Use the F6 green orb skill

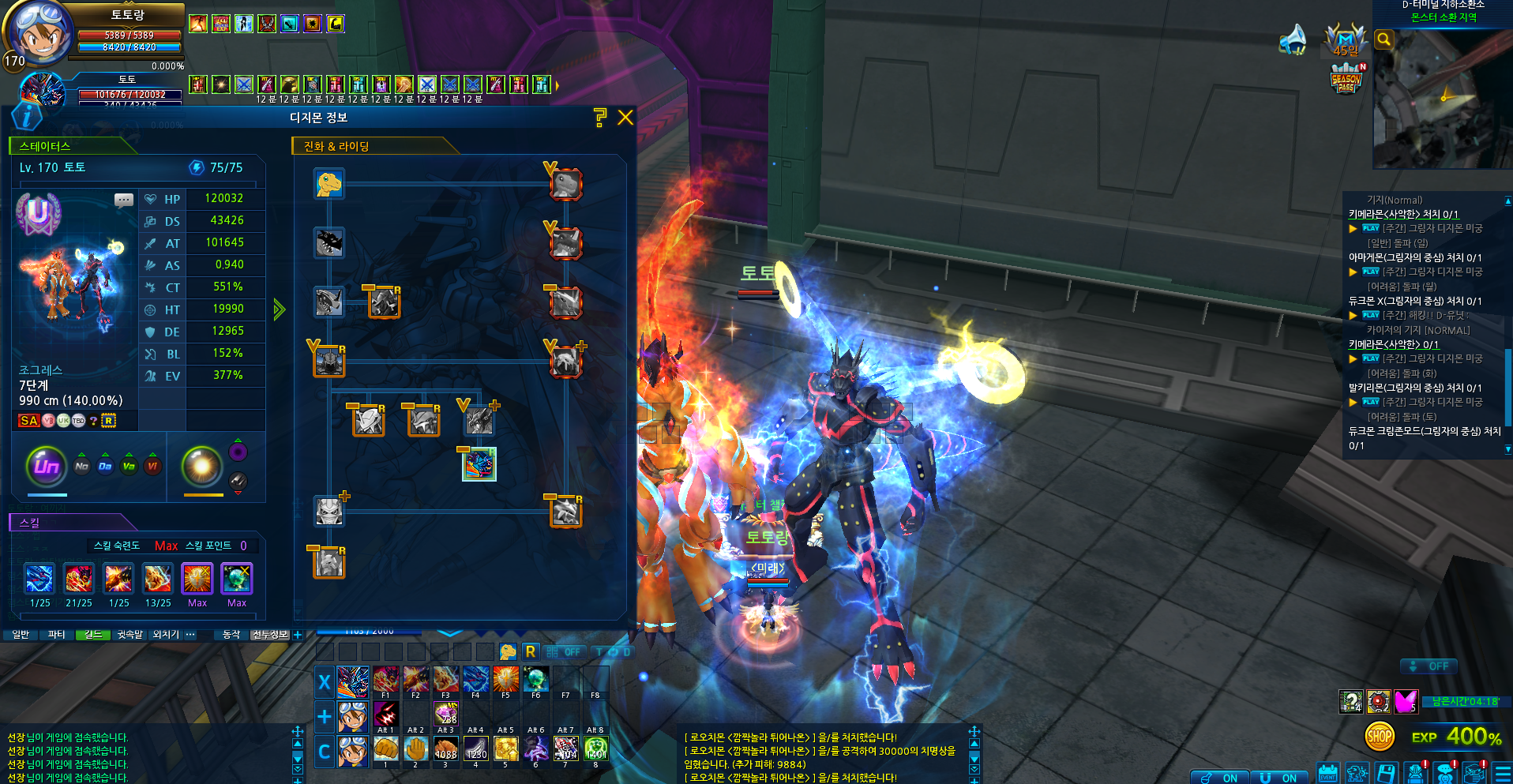535,679
